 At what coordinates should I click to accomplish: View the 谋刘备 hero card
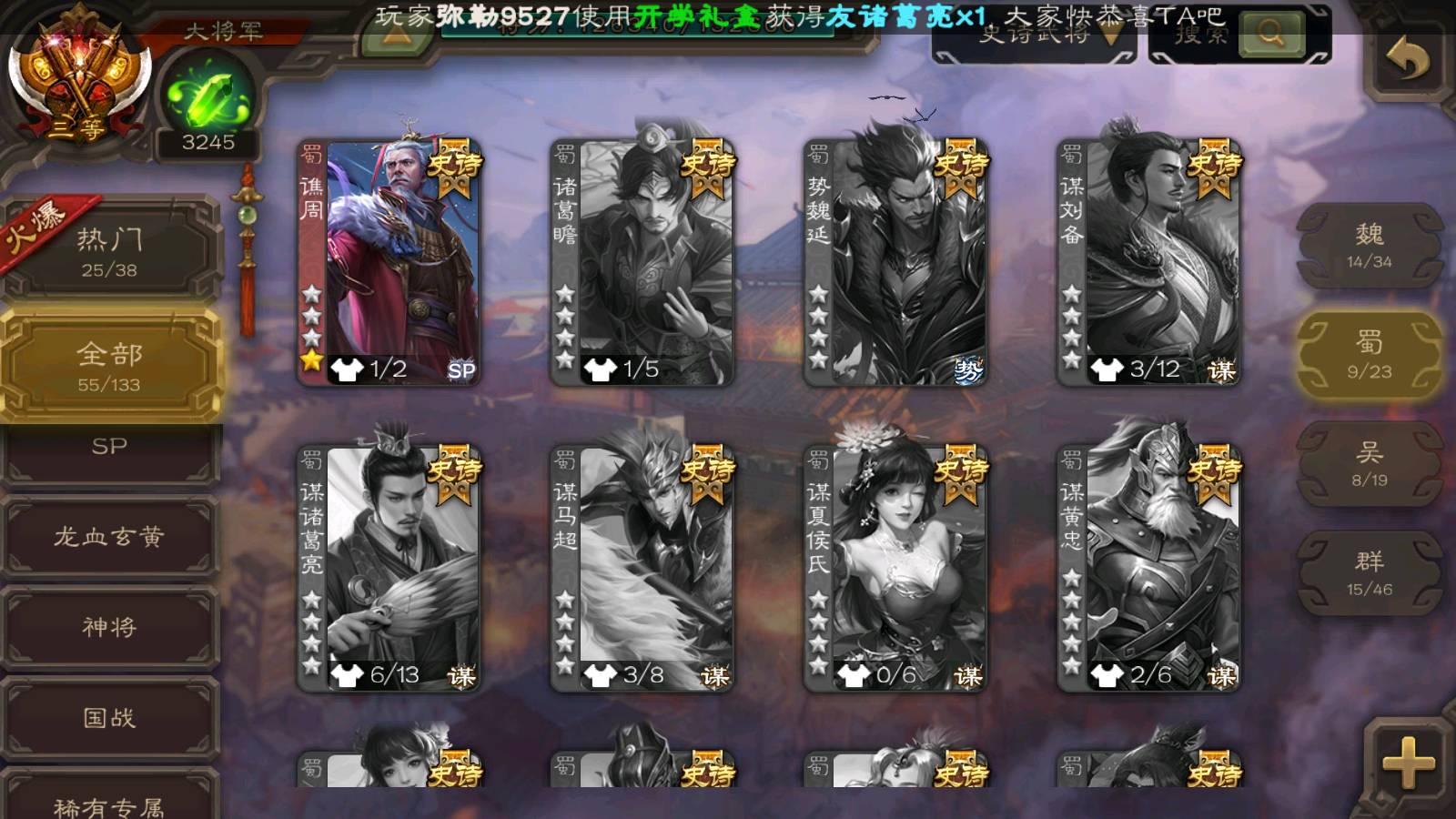tap(1148, 262)
